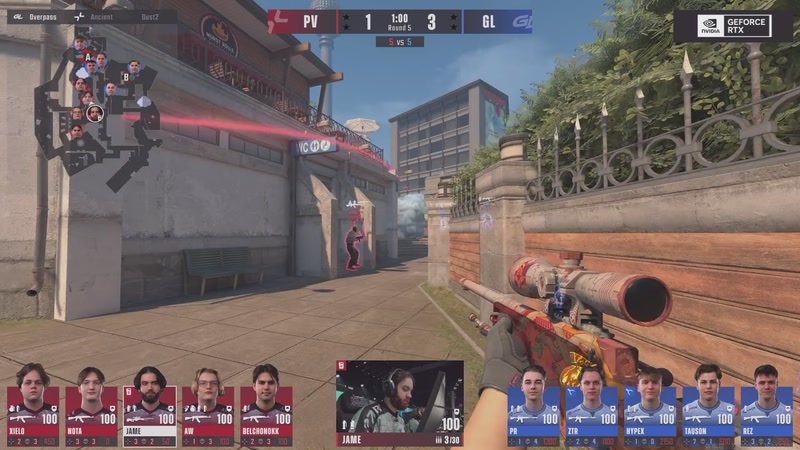Choose the highlighted JAME player card

click(x=149, y=403)
